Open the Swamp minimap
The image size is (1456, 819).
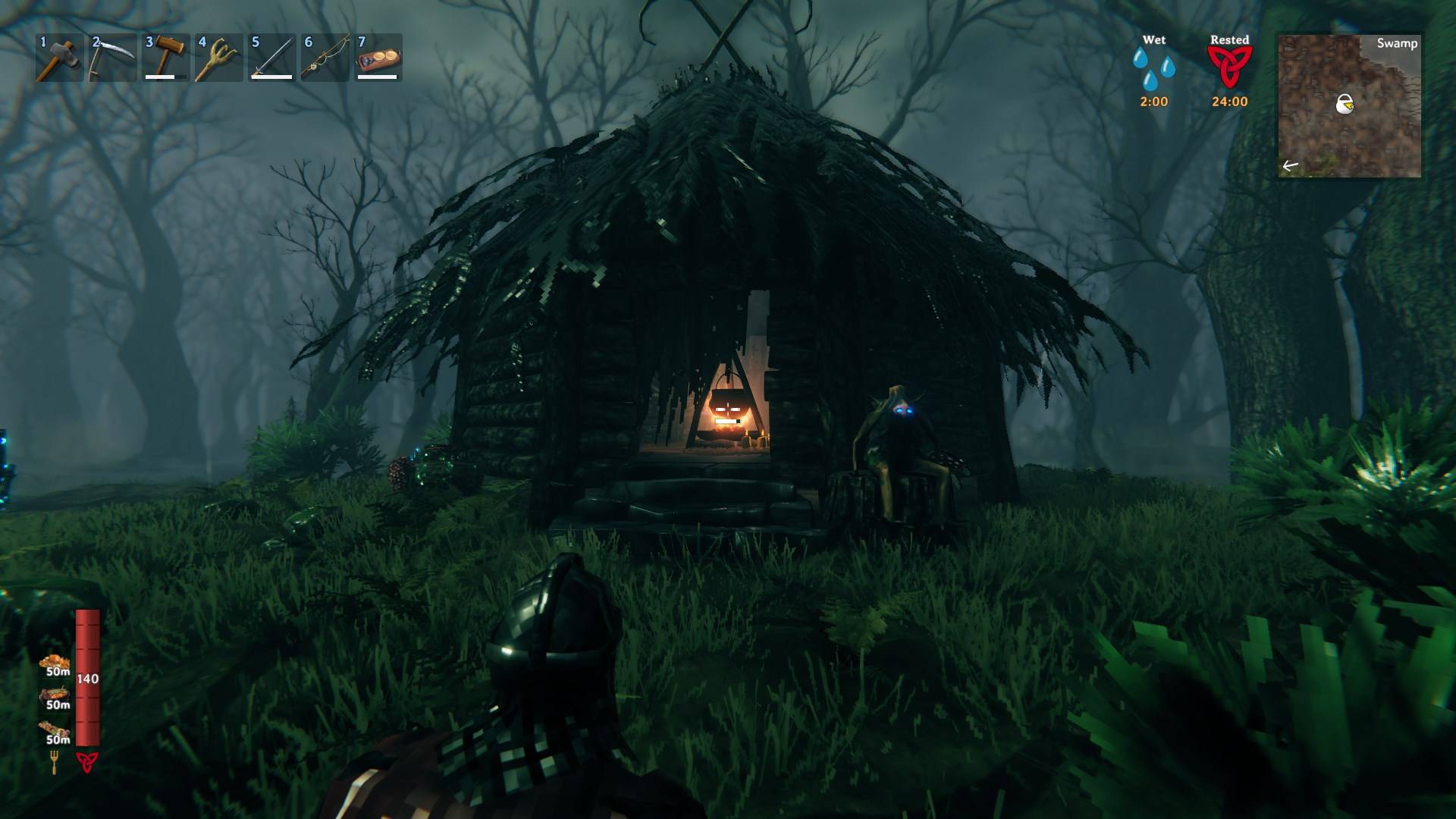click(1349, 106)
